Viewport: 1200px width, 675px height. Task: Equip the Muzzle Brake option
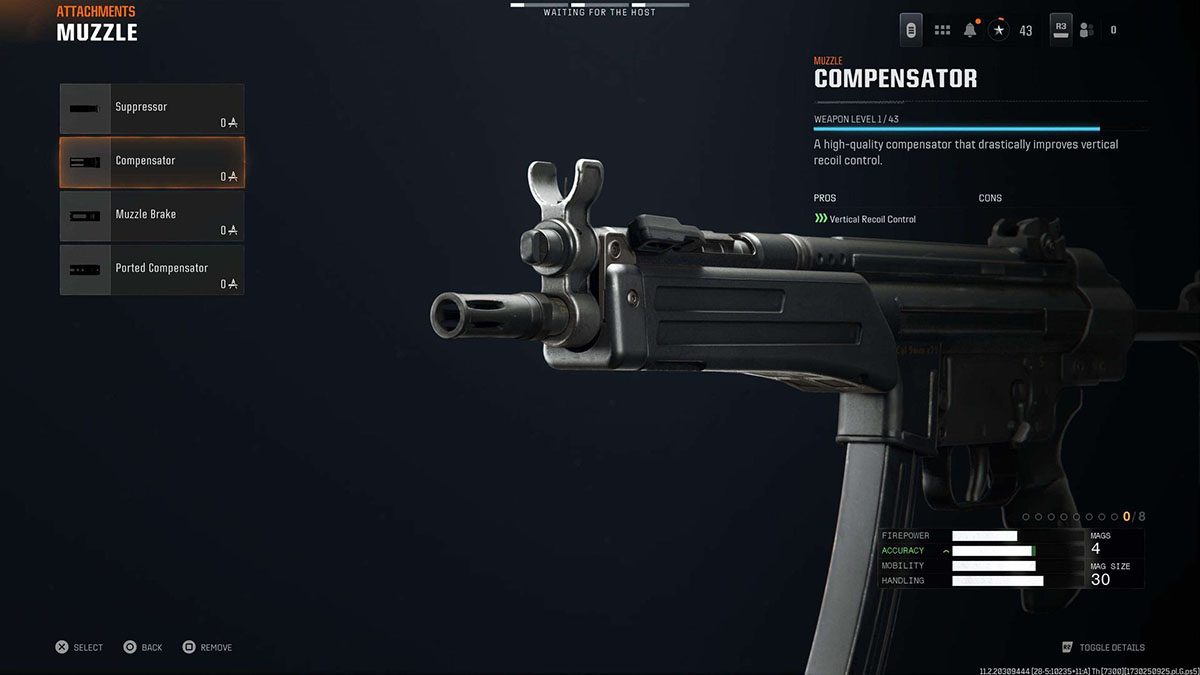pyautogui.click(x=151, y=217)
